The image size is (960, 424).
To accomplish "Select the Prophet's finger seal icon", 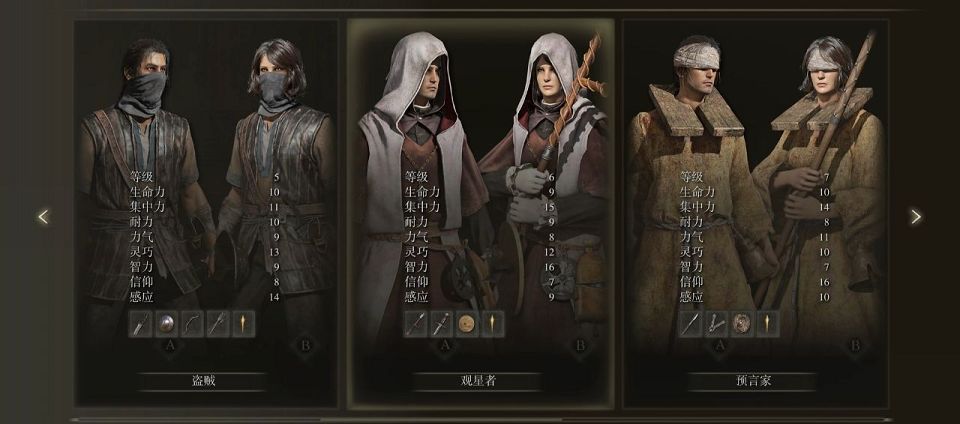I will coord(716,323).
